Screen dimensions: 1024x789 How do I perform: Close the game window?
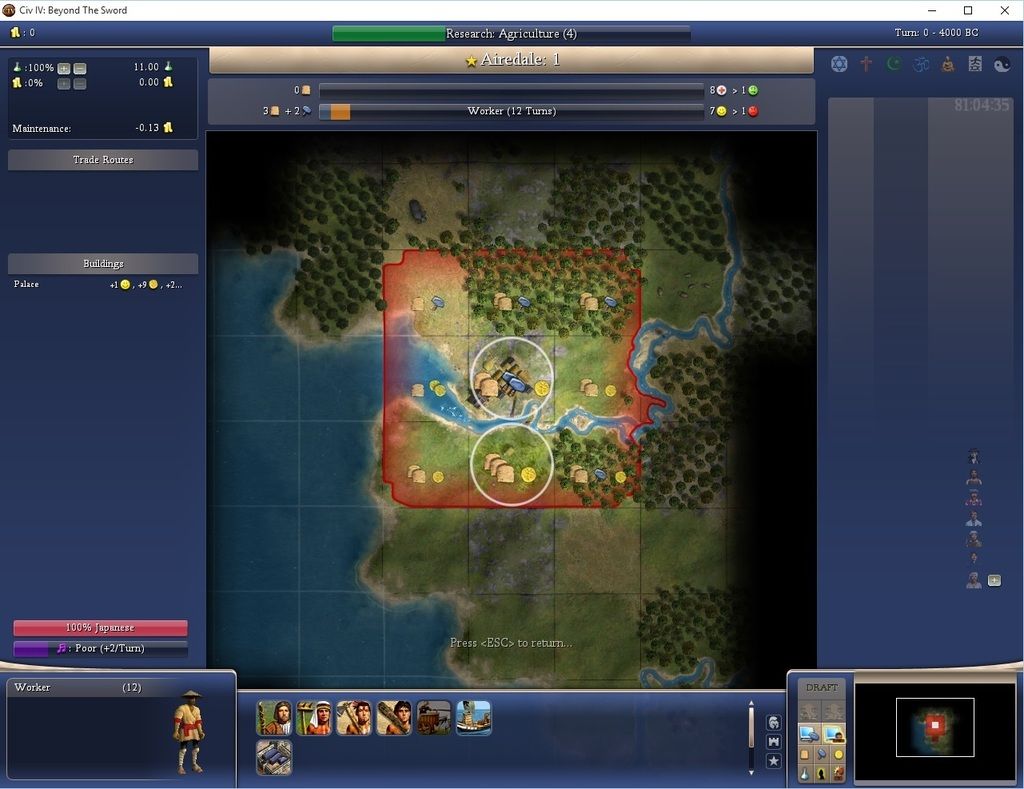pos(1004,10)
